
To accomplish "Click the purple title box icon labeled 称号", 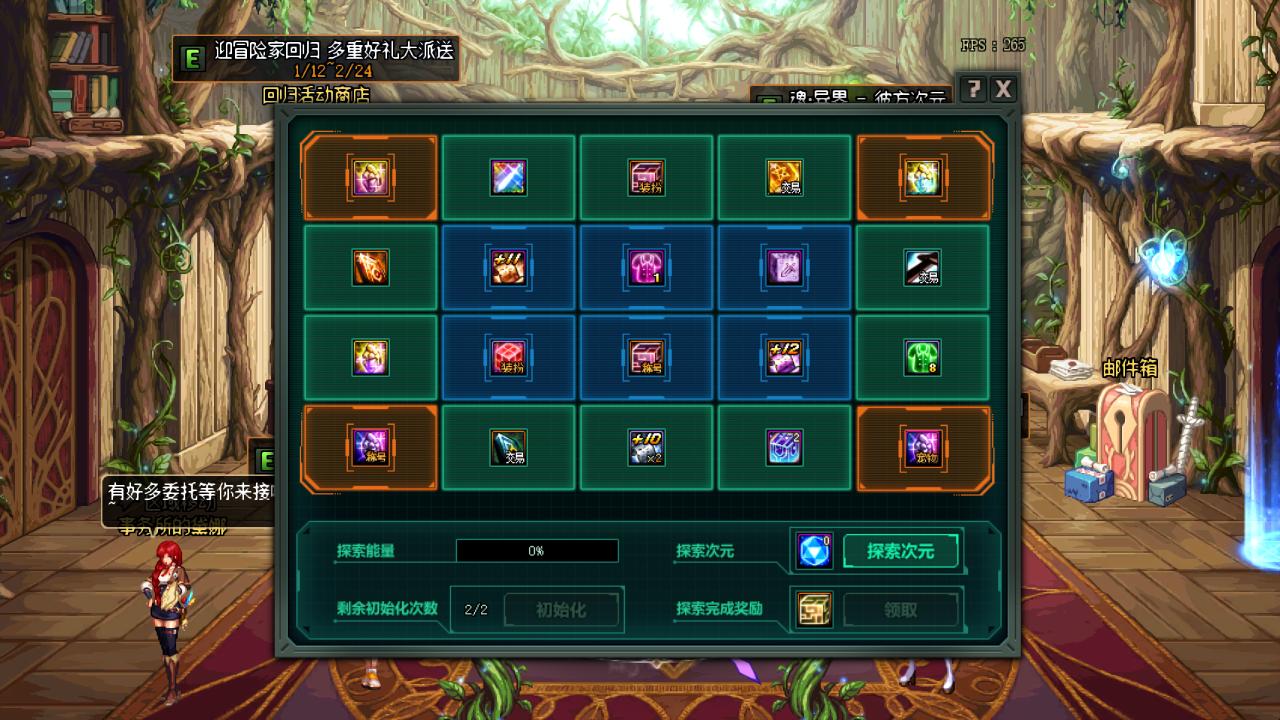I will [368, 448].
